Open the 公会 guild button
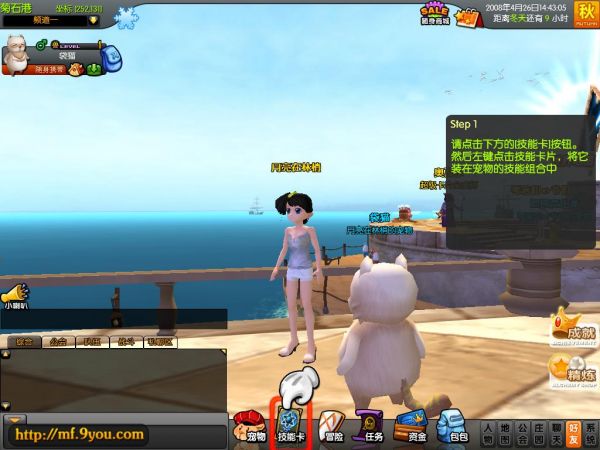 click(524, 432)
